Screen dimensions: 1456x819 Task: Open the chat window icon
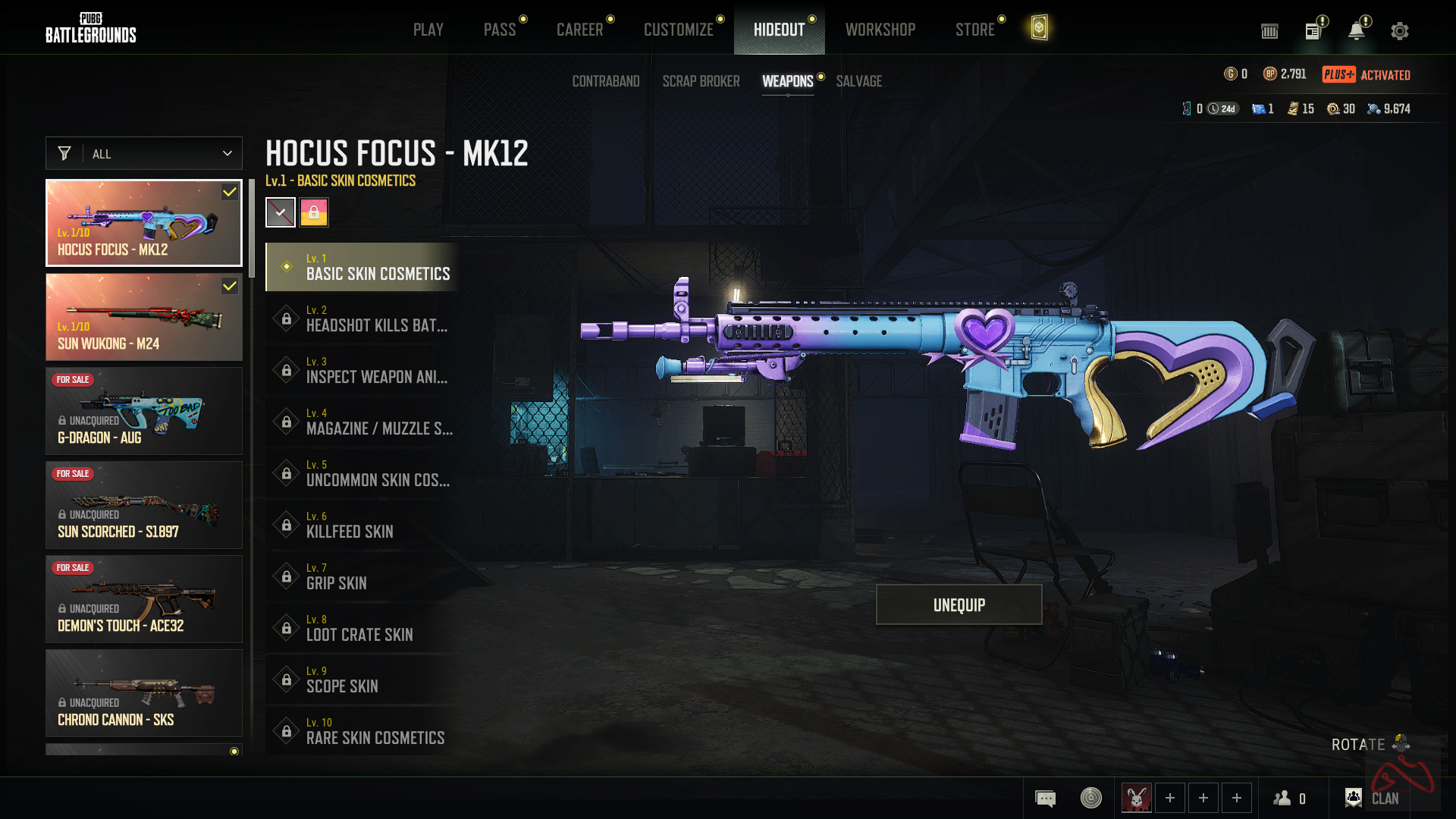1045,798
